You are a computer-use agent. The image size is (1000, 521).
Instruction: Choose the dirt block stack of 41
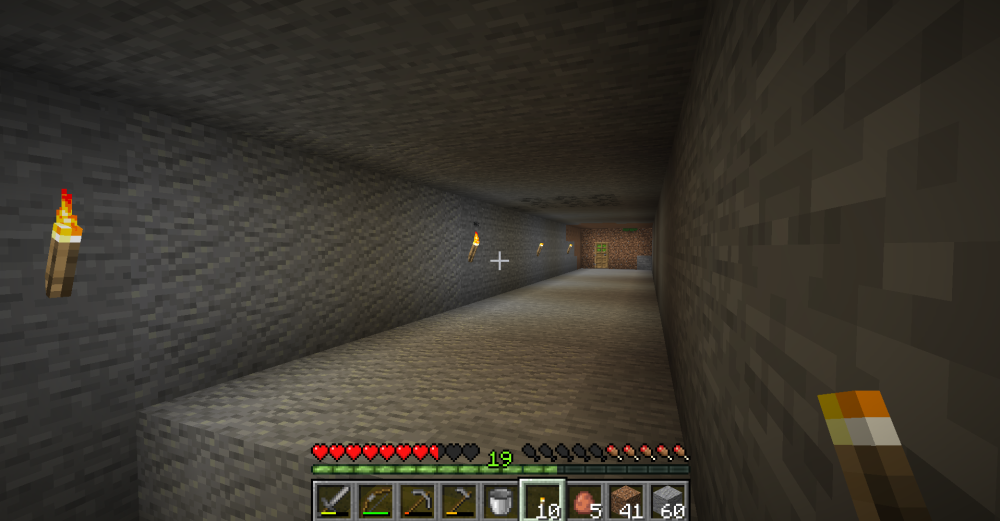tap(627, 500)
